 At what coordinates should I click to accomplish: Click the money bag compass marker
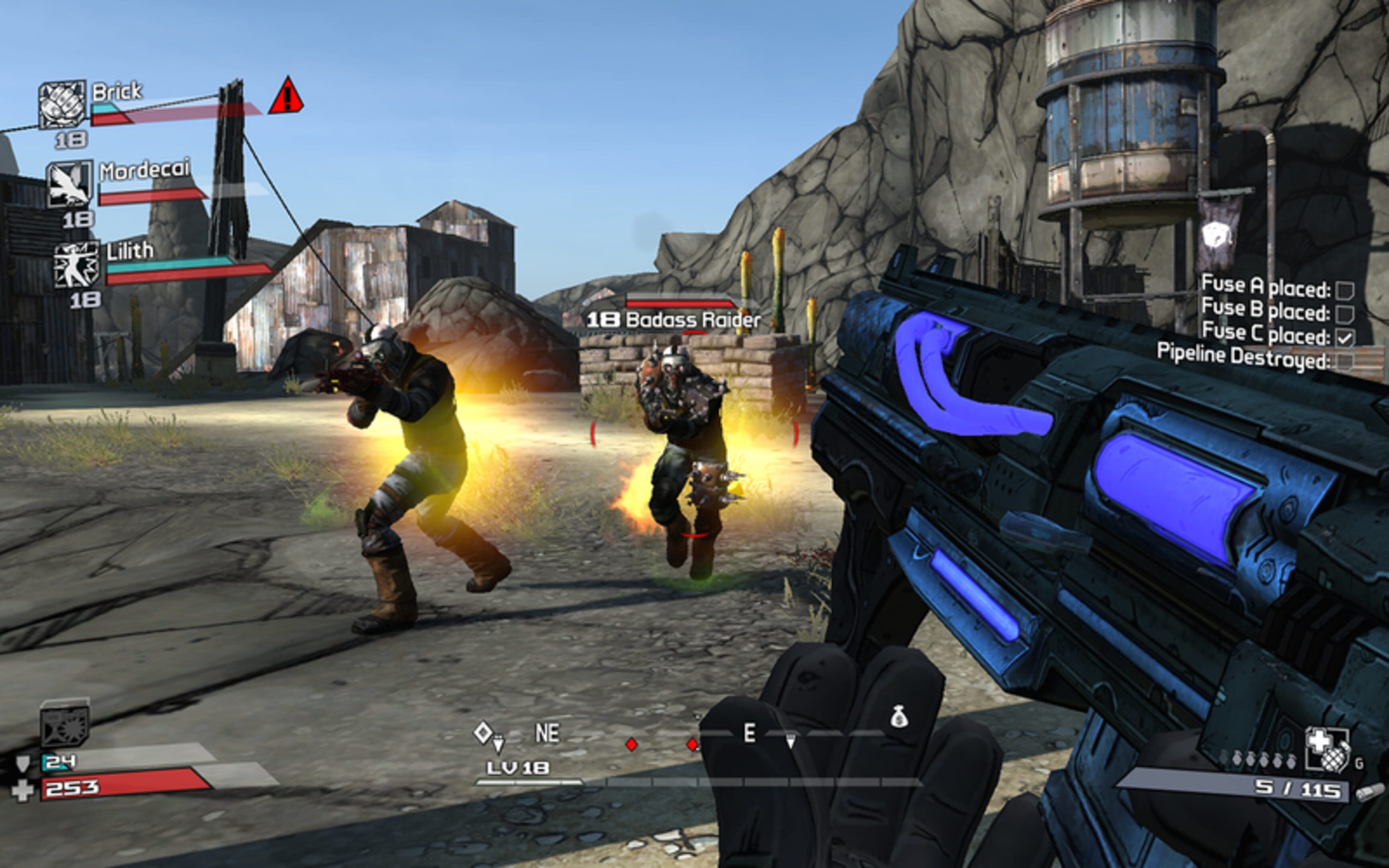[x=899, y=717]
